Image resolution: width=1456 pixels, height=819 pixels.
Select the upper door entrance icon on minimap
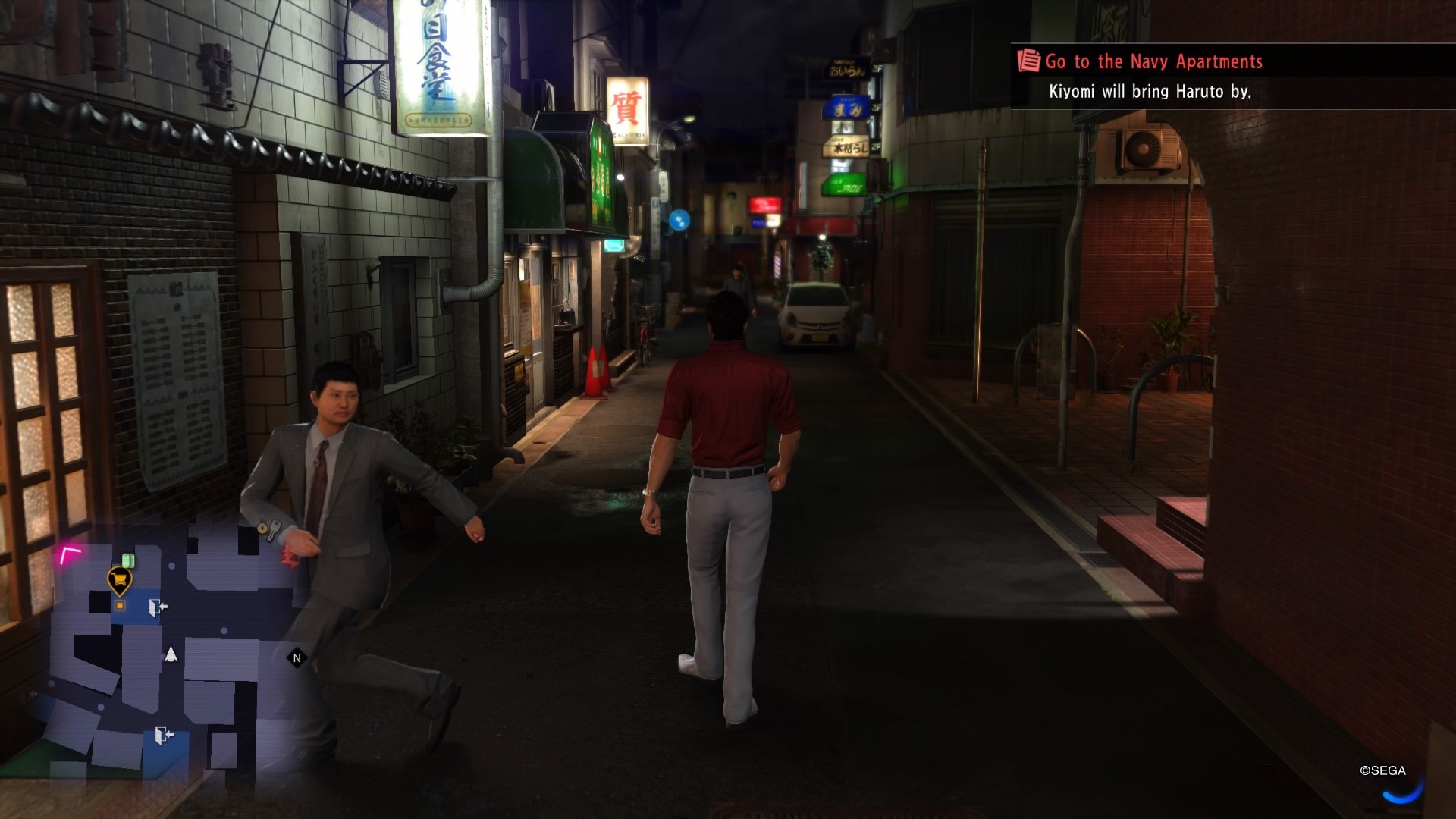[158, 607]
